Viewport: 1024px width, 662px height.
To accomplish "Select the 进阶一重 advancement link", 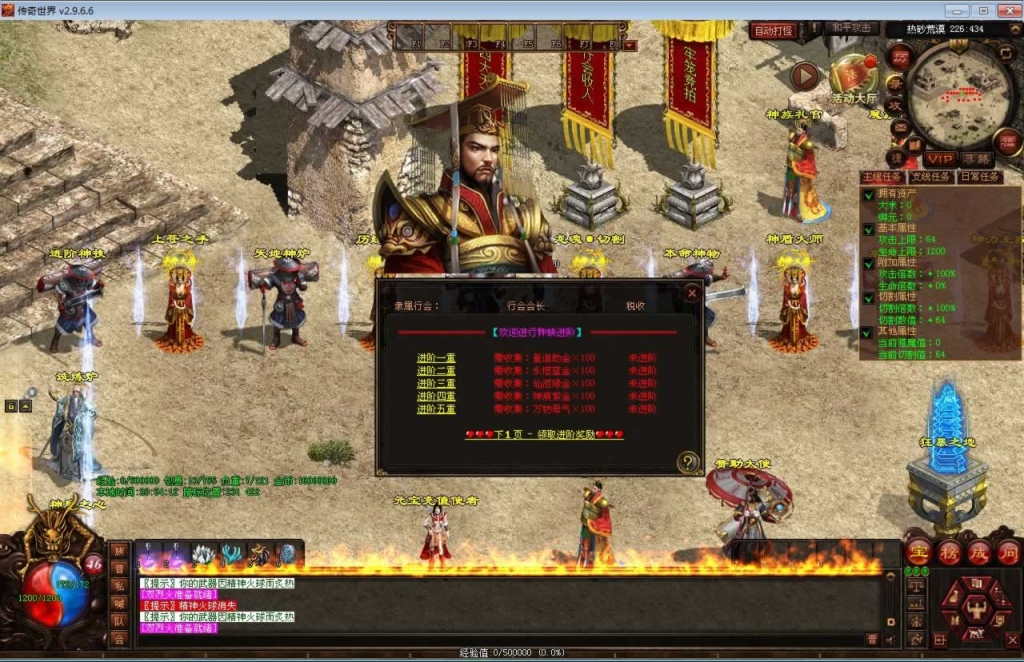I will pyautogui.click(x=436, y=357).
